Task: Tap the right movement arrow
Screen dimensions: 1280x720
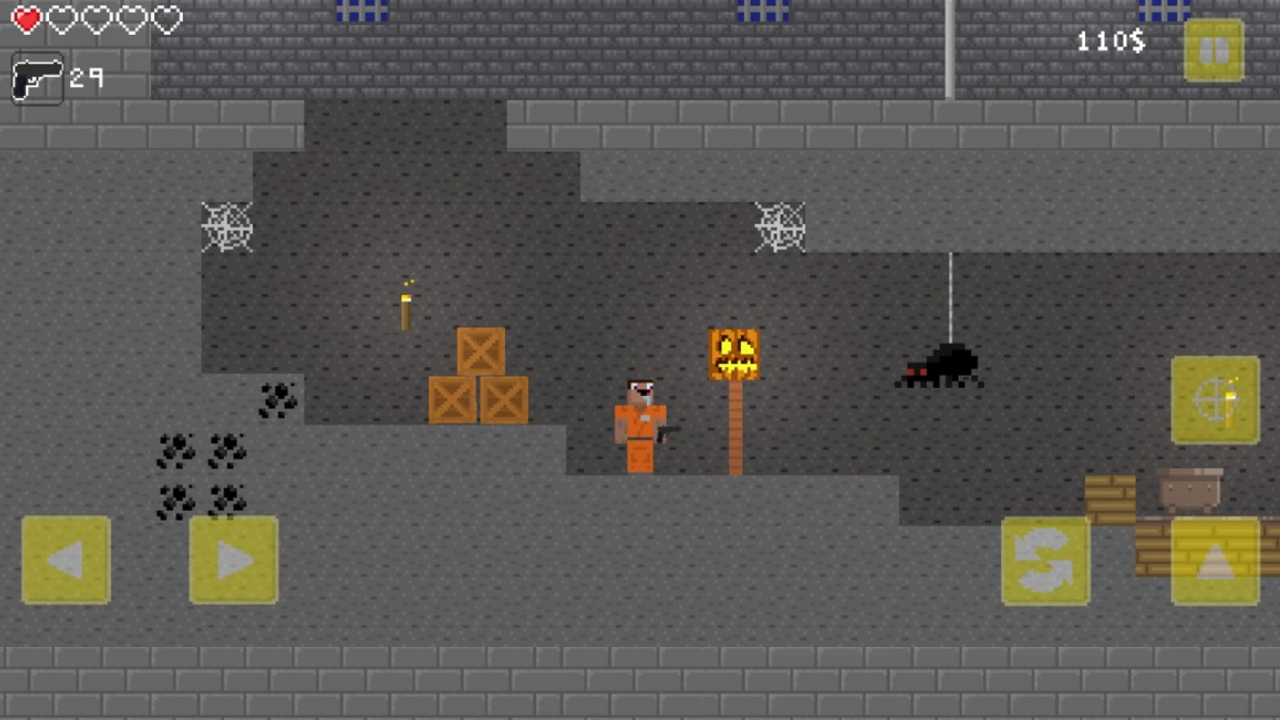Action: click(232, 560)
